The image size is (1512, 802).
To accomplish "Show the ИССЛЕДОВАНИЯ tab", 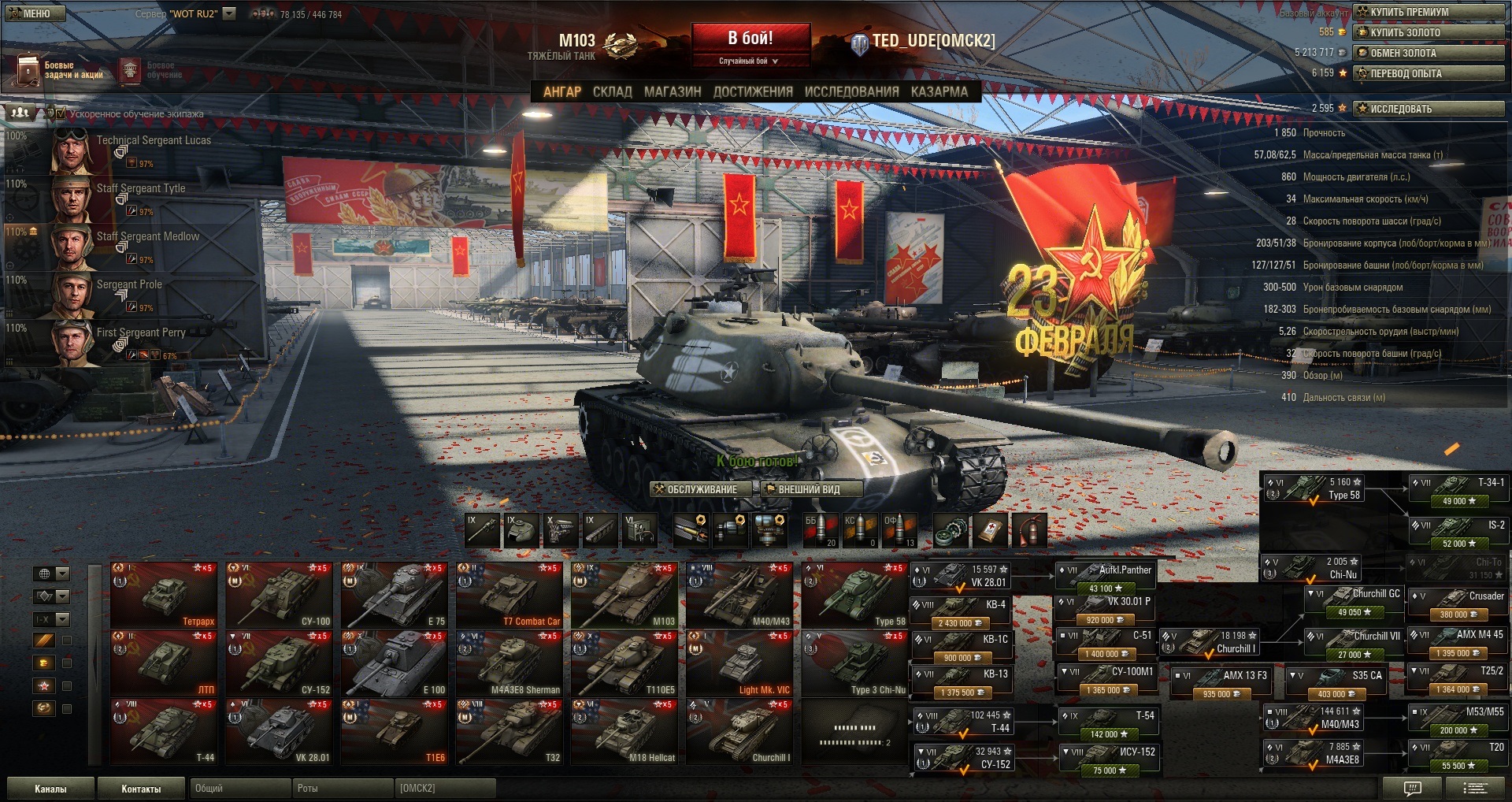I will click(x=851, y=91).
